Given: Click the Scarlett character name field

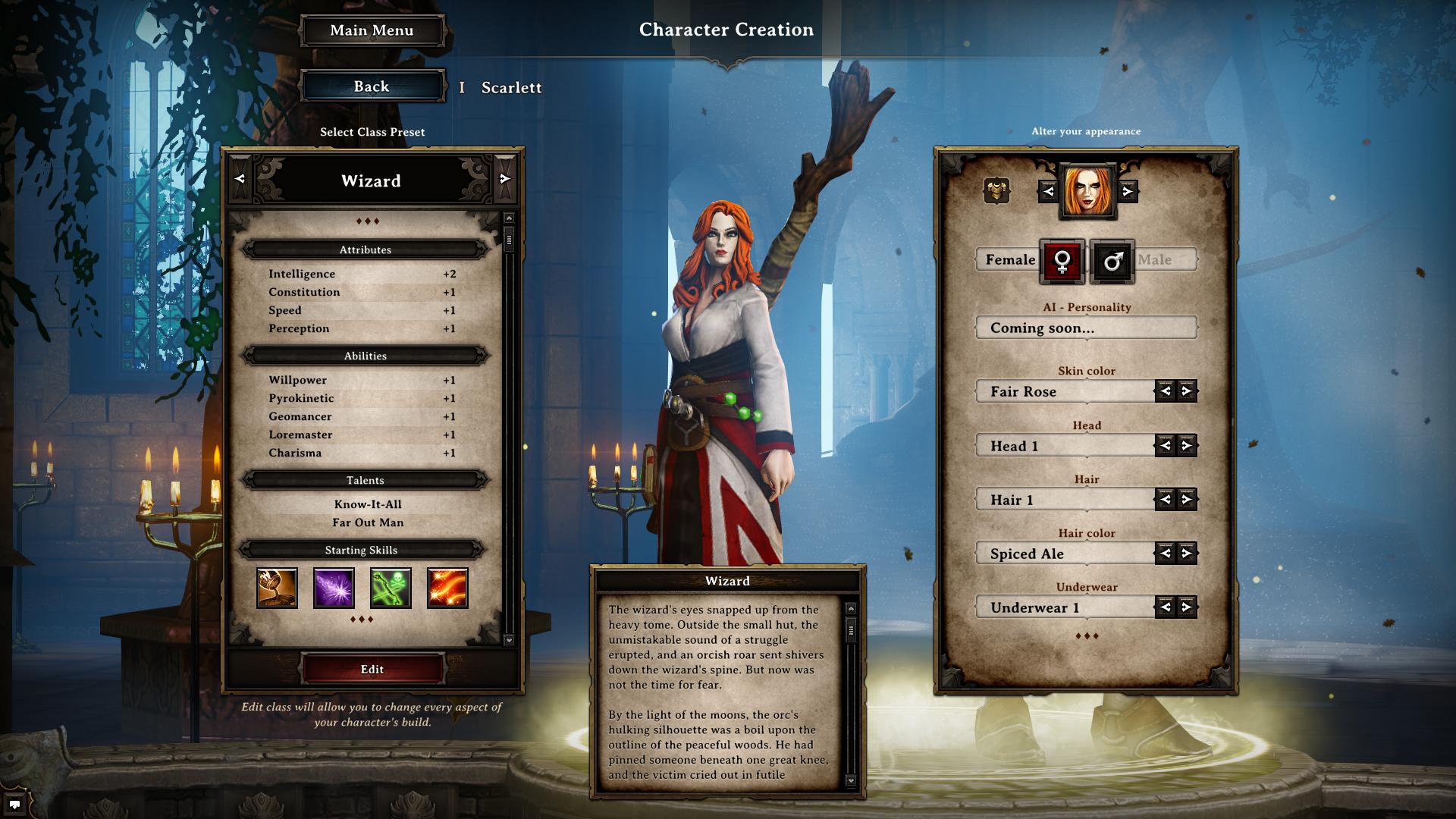Looking at the screenshot, I should point(511,88).
